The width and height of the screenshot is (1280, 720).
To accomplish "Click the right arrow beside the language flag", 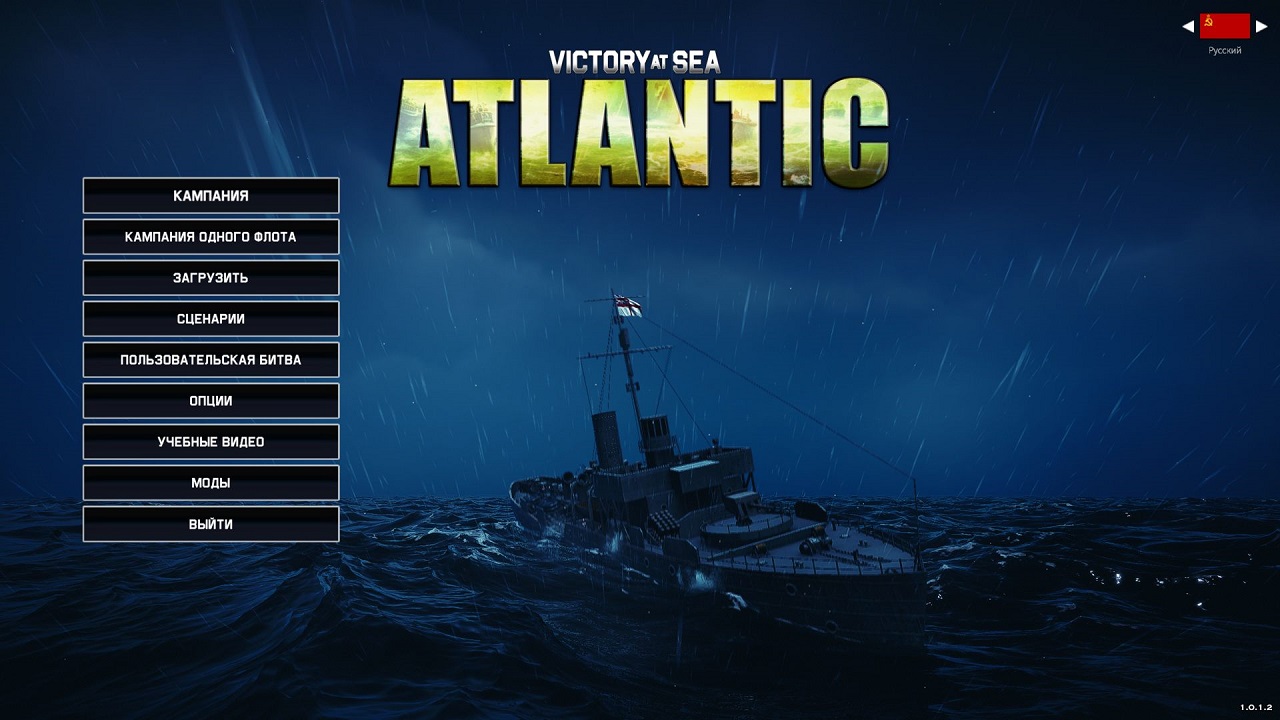I will pos(1261,25).
